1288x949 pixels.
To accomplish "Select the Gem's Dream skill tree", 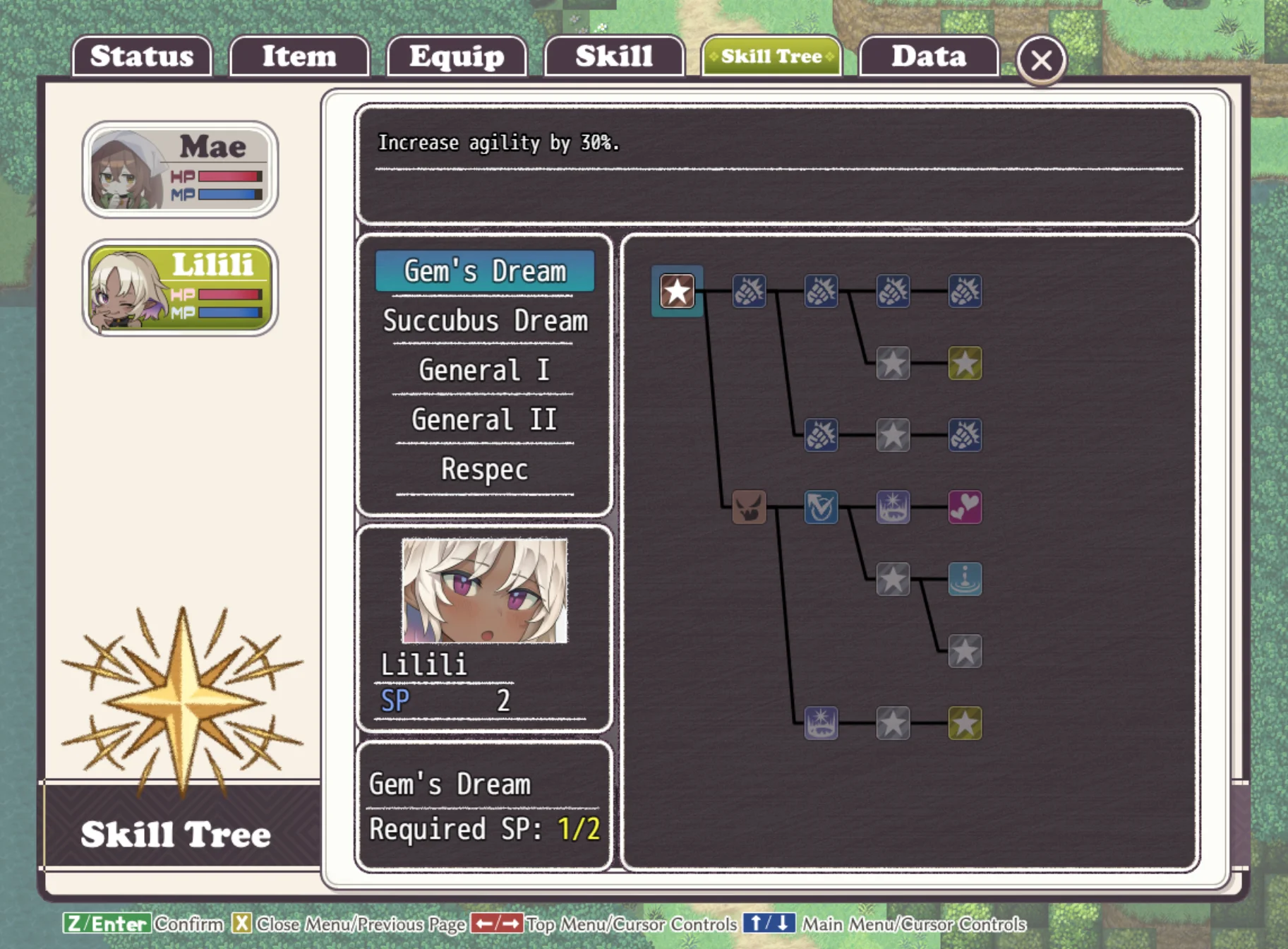I will [x=485, y=271].
